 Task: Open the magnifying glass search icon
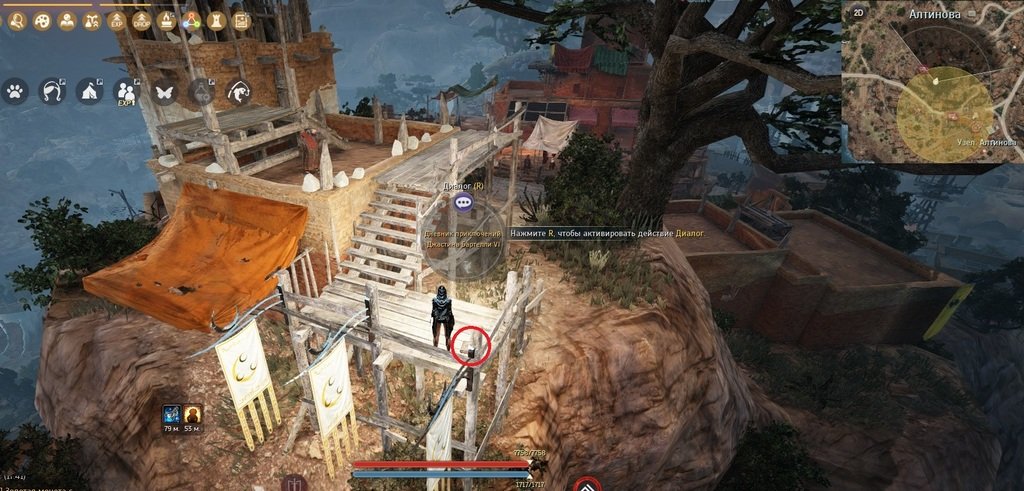17,19
